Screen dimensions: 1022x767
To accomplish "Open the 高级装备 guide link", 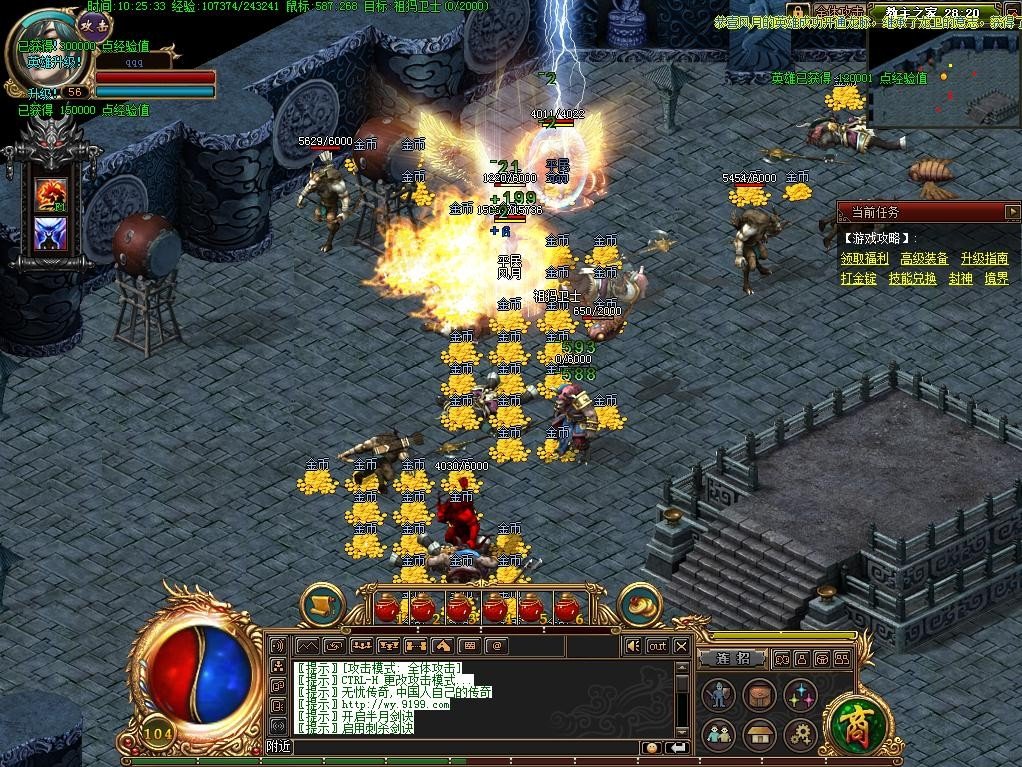I will [924, 259].
